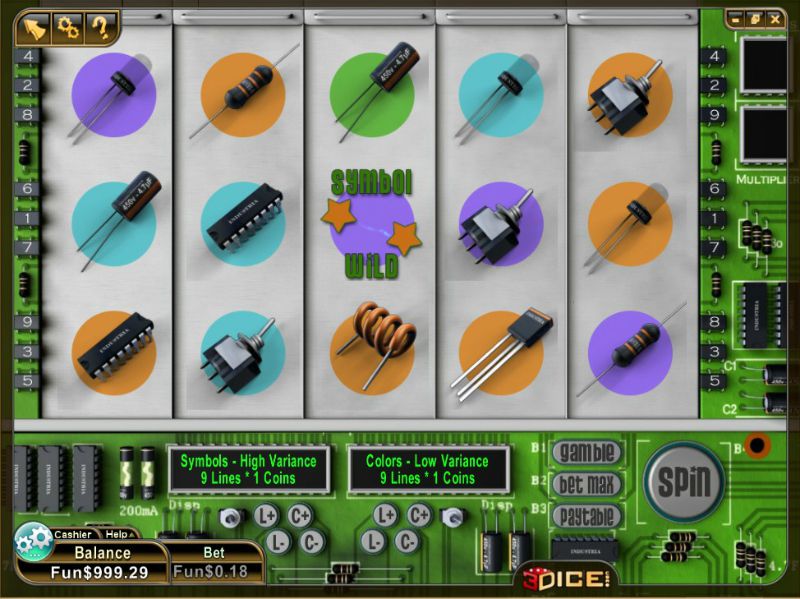Minimize the game window
This screenshot has width=800, height=599.
[x=737, y=18]
